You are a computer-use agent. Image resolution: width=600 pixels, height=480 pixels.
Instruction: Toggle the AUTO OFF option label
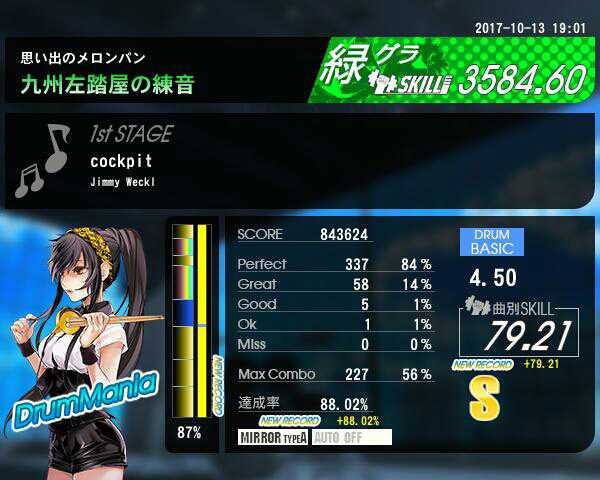[350, 437]
